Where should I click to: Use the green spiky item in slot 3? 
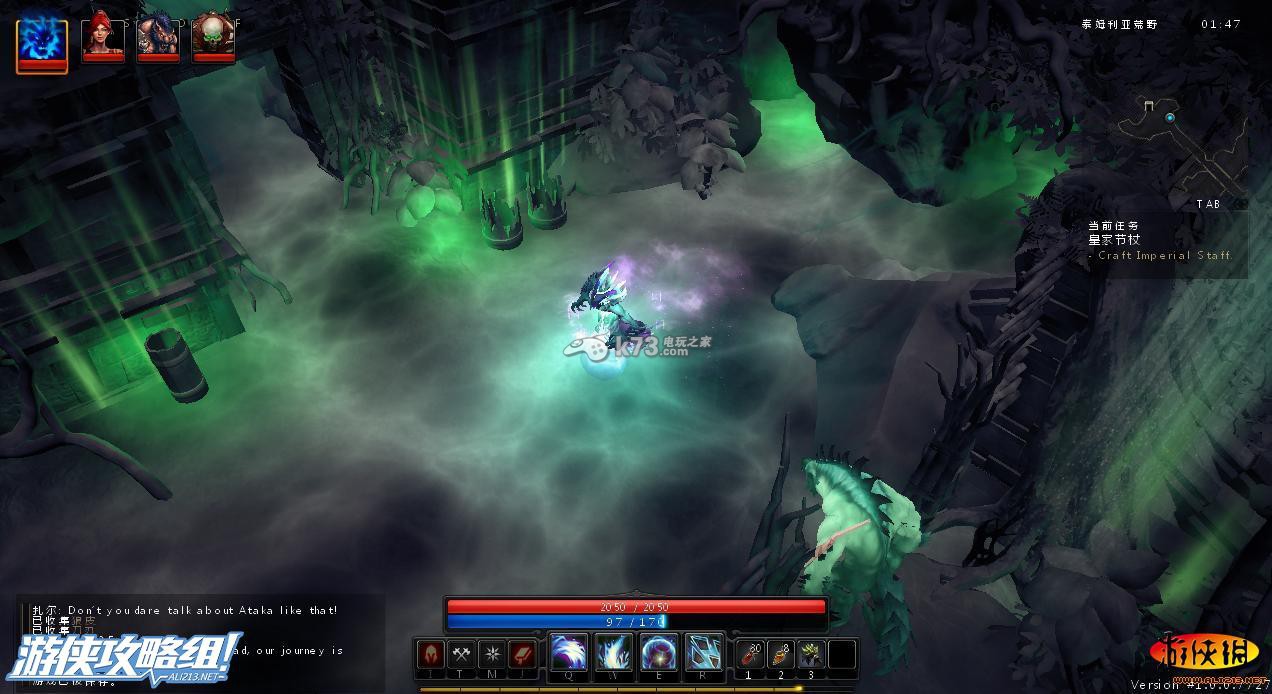pyautogui.click(x=811, y=654)
